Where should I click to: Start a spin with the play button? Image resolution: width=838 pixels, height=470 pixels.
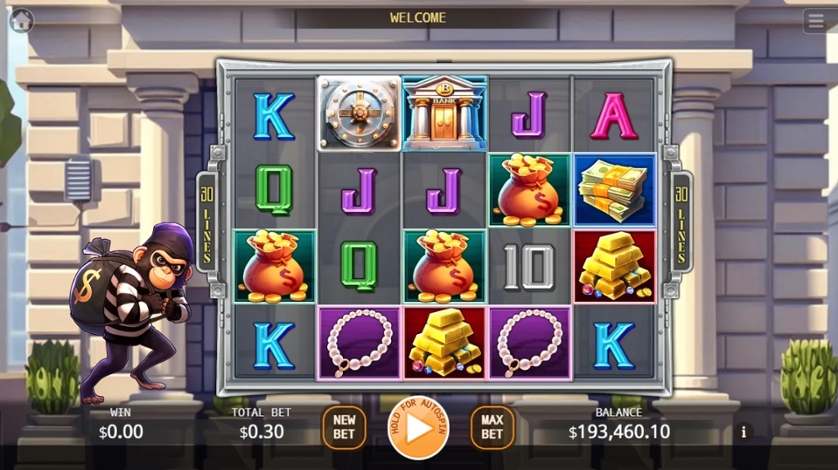418,427
